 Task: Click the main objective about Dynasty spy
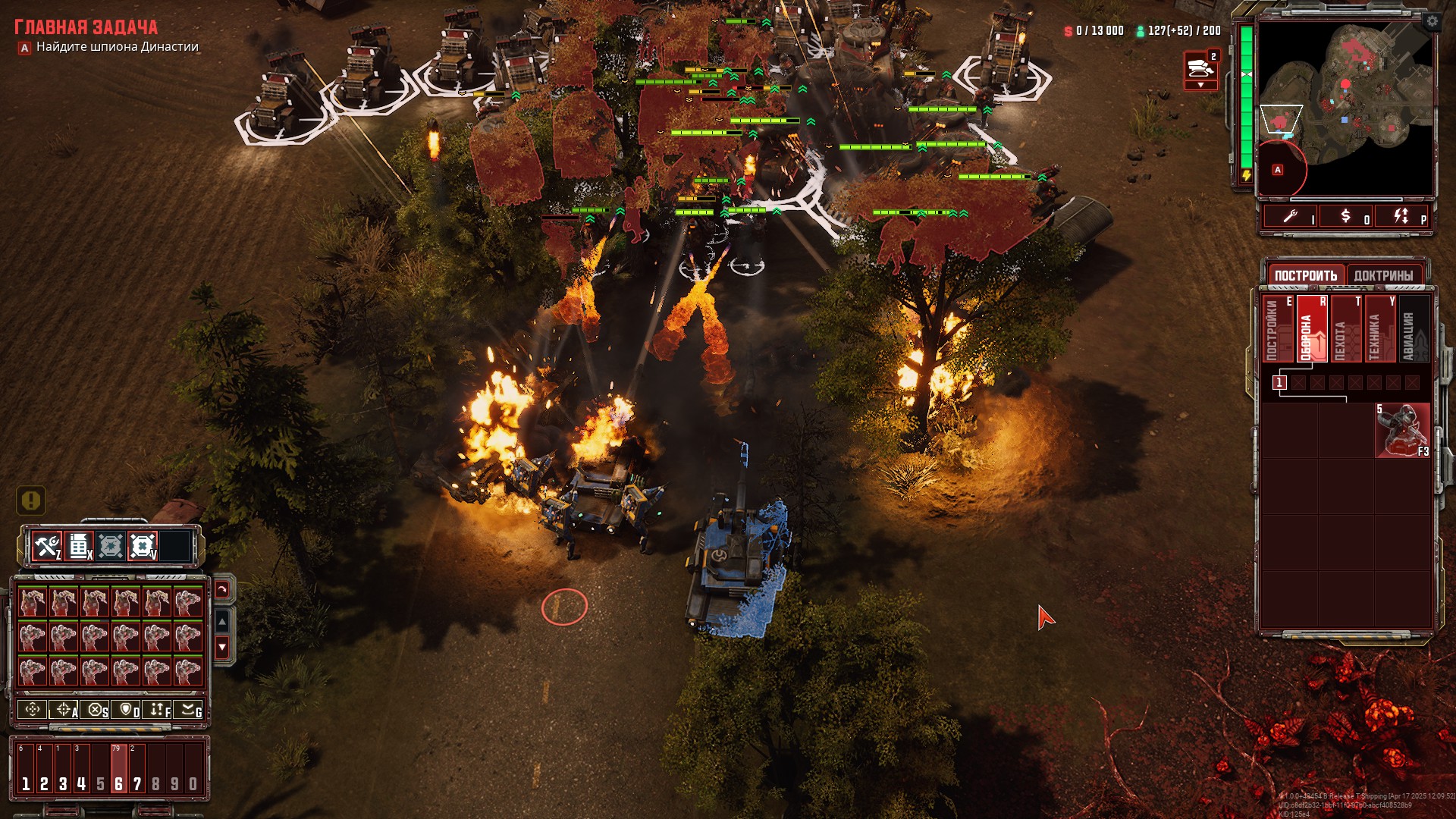point(117,47)
